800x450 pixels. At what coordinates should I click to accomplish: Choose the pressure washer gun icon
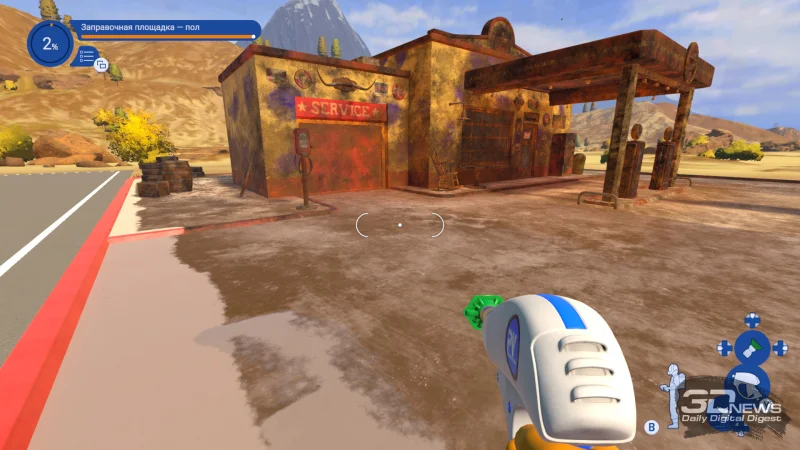tap(749, 384)
